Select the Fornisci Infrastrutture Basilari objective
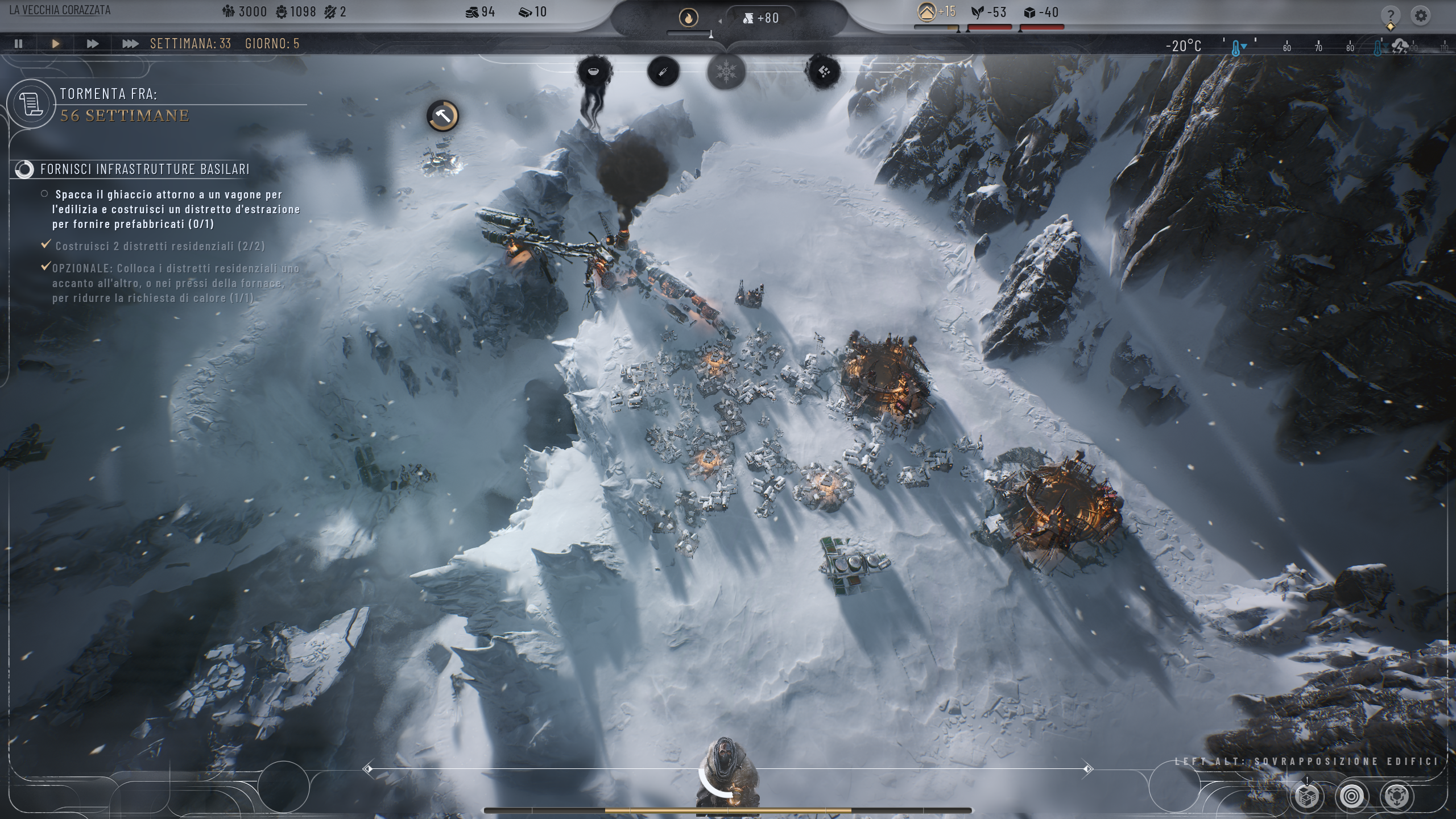1456x819 pixels. pos(144,169)
